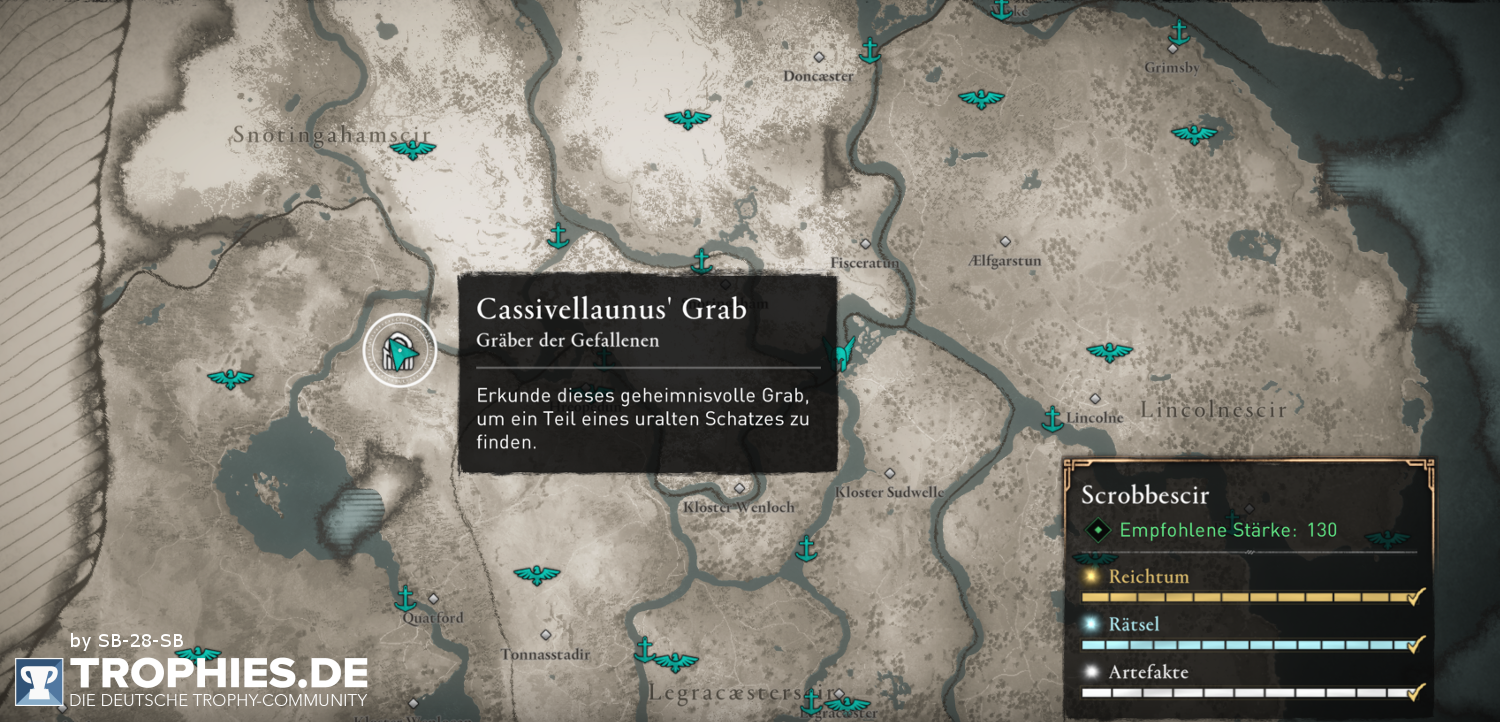The width and height of the screenshot is (1500, 722).
Task: Pick the Ælfgarstun location marker
Action: click(x=1005, y=241)
